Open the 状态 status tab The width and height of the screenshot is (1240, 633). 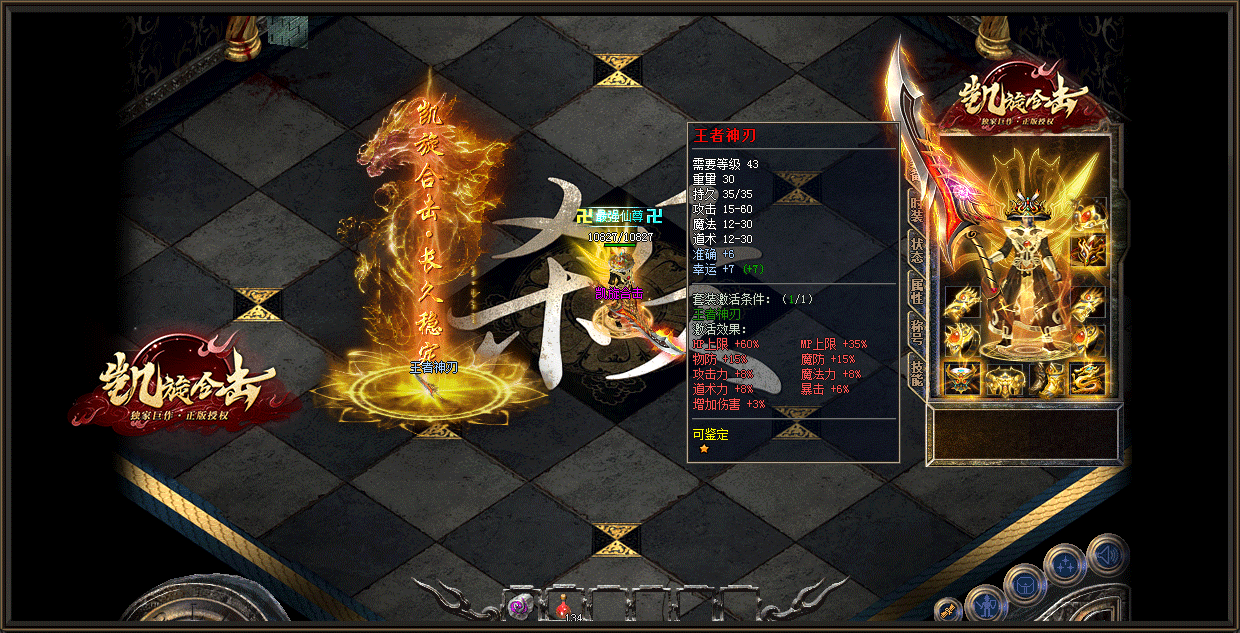coord(915,250)
